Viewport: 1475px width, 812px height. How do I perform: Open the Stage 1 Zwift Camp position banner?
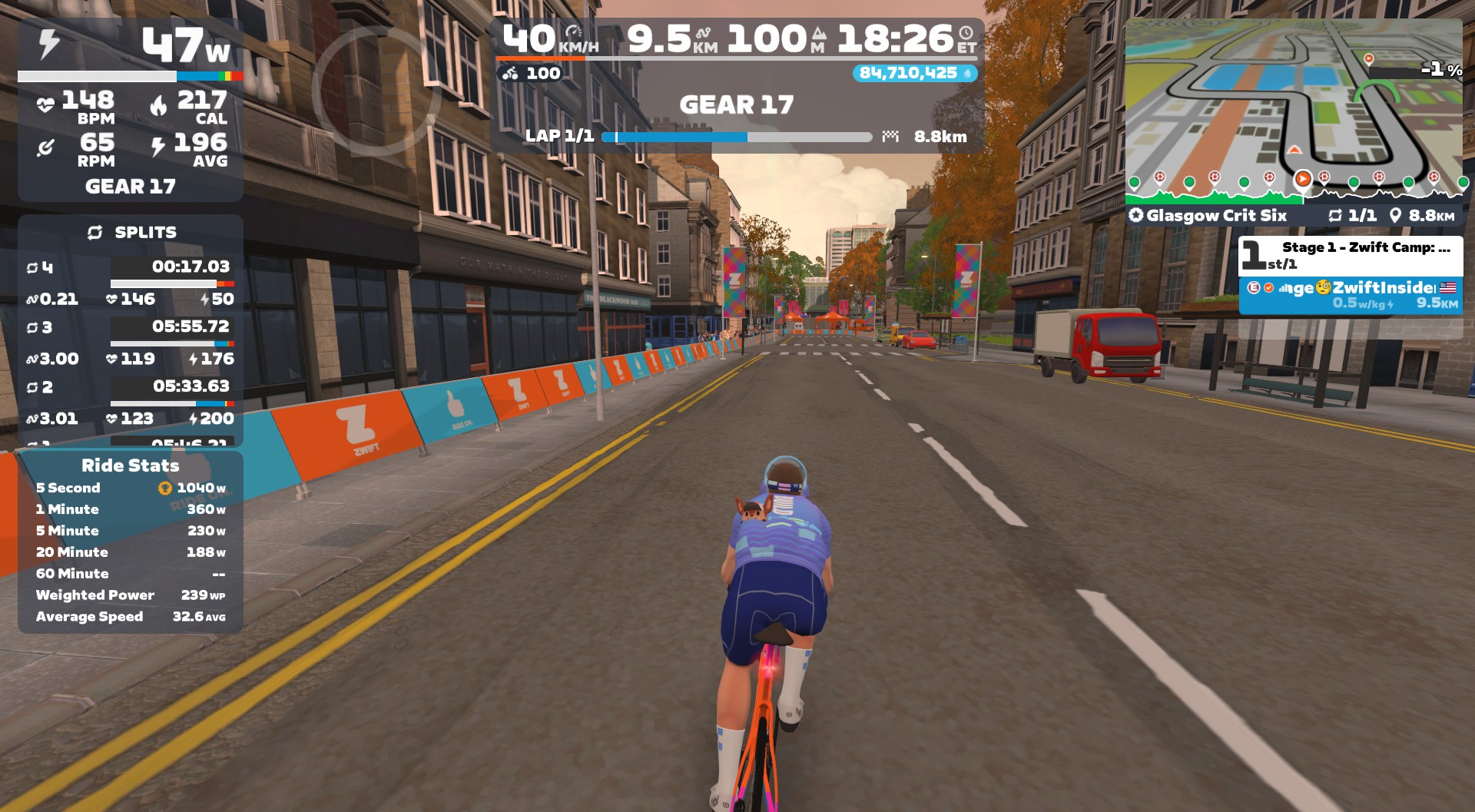1351,255
